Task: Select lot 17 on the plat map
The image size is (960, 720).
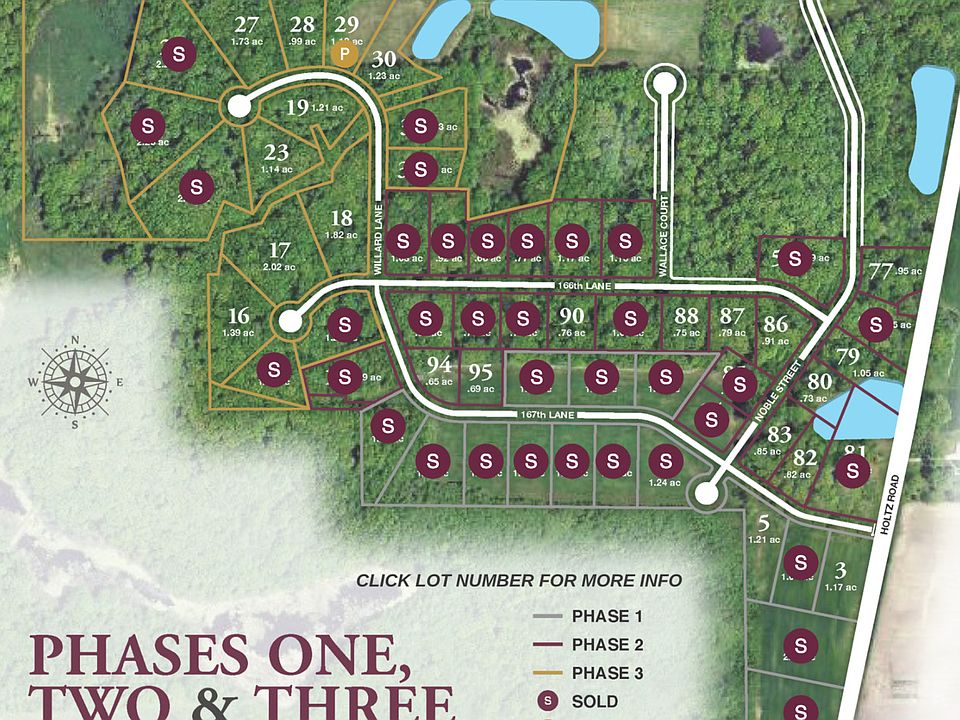Action: tap(280, 250)
